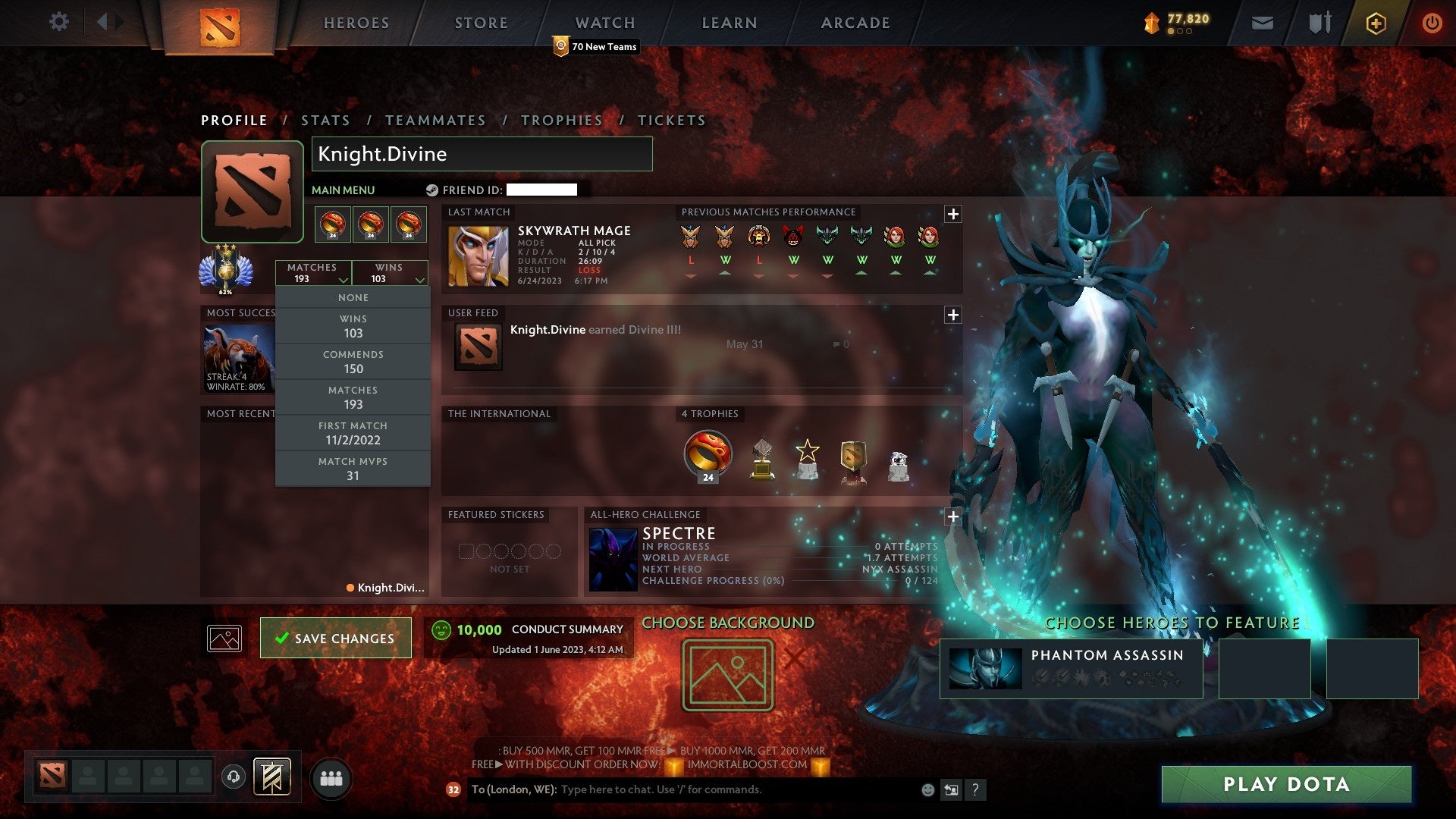Click the Dota 2 logo tab

tap(219, 23)
